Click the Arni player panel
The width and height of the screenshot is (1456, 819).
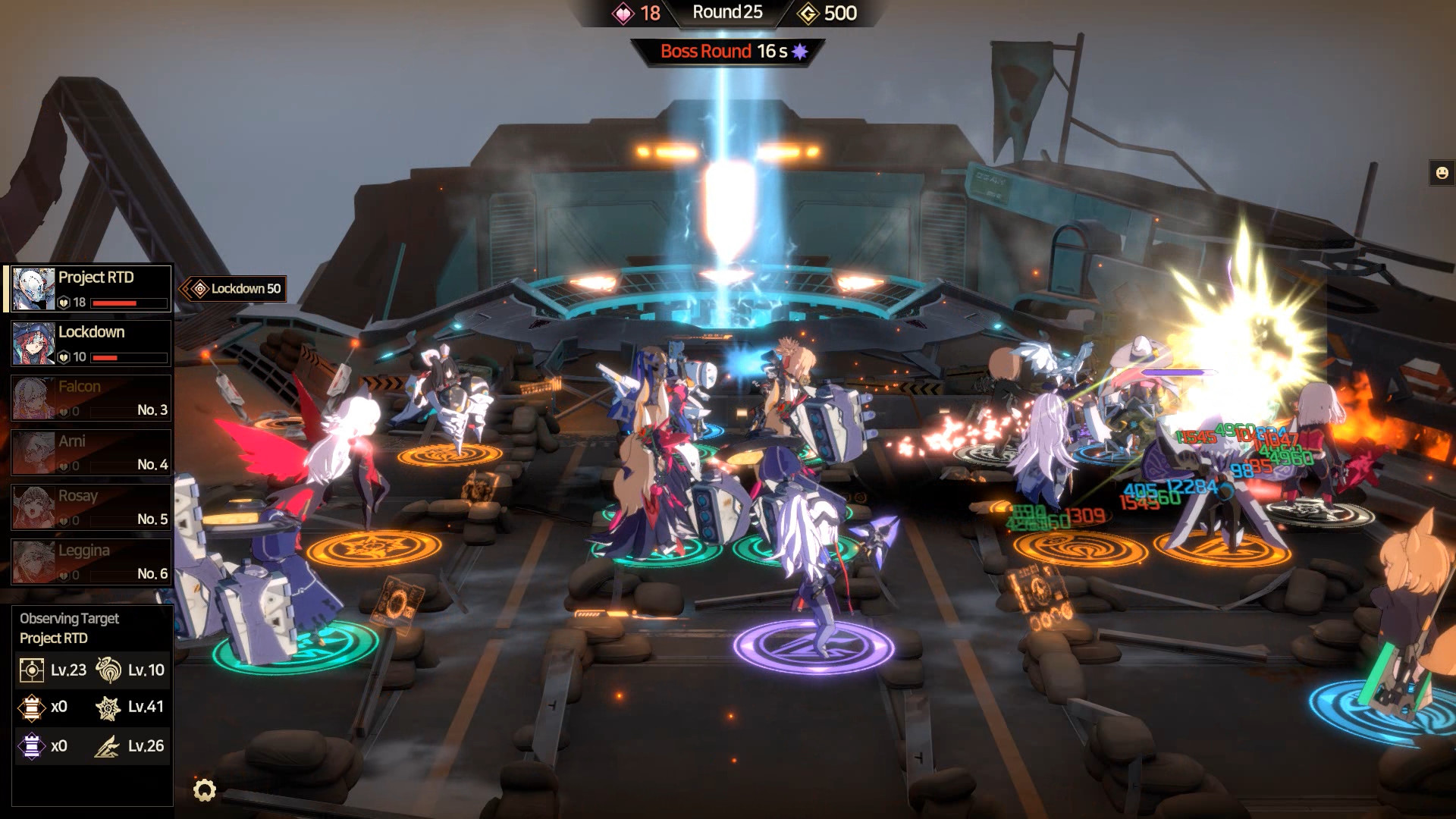coord(89,452)
